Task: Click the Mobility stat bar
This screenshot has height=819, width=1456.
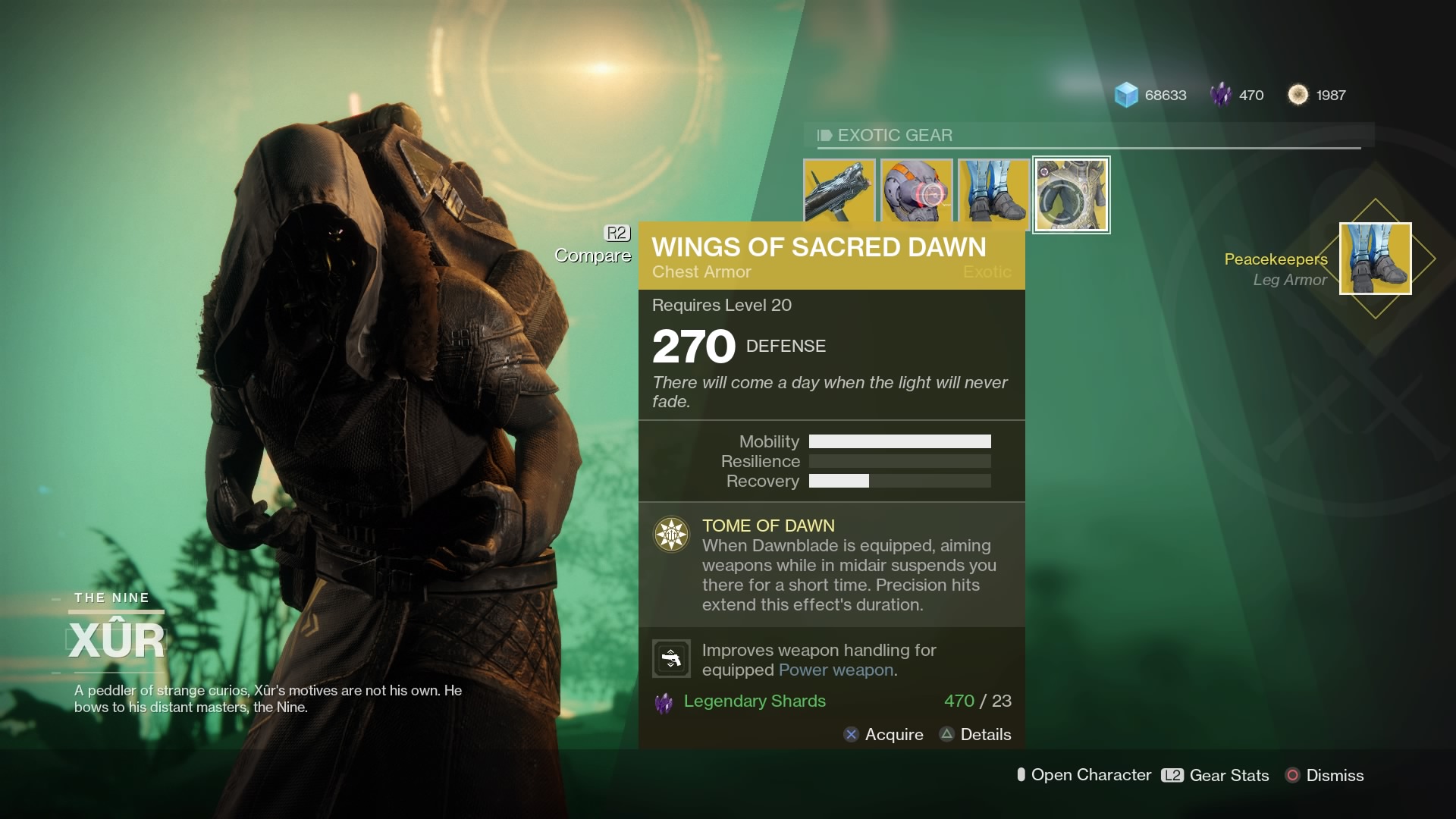Action: pyautogui.click(x=900, y=441)
